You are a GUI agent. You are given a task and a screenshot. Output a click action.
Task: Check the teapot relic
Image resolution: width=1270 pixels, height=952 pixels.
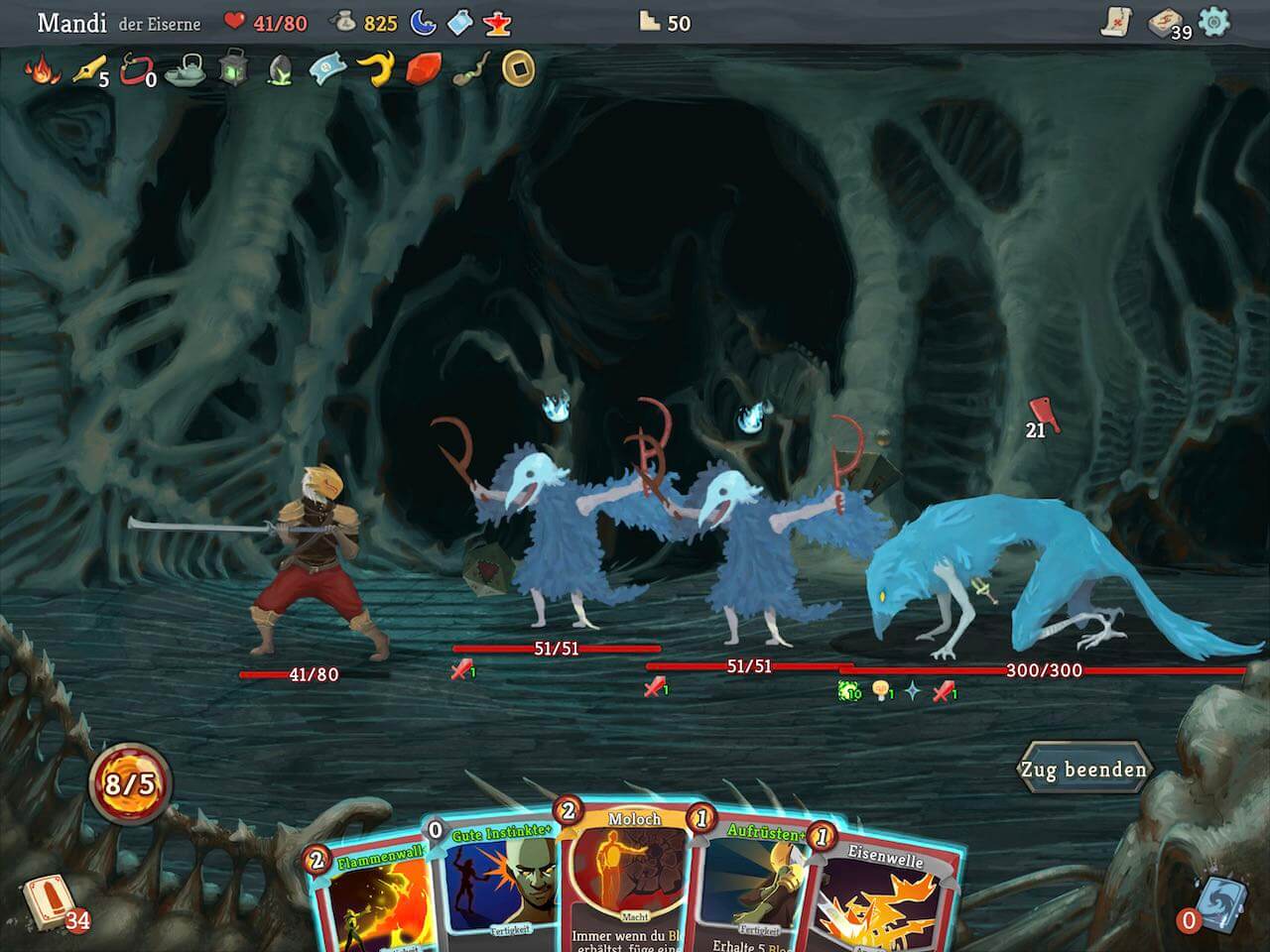tap(185, 69)
